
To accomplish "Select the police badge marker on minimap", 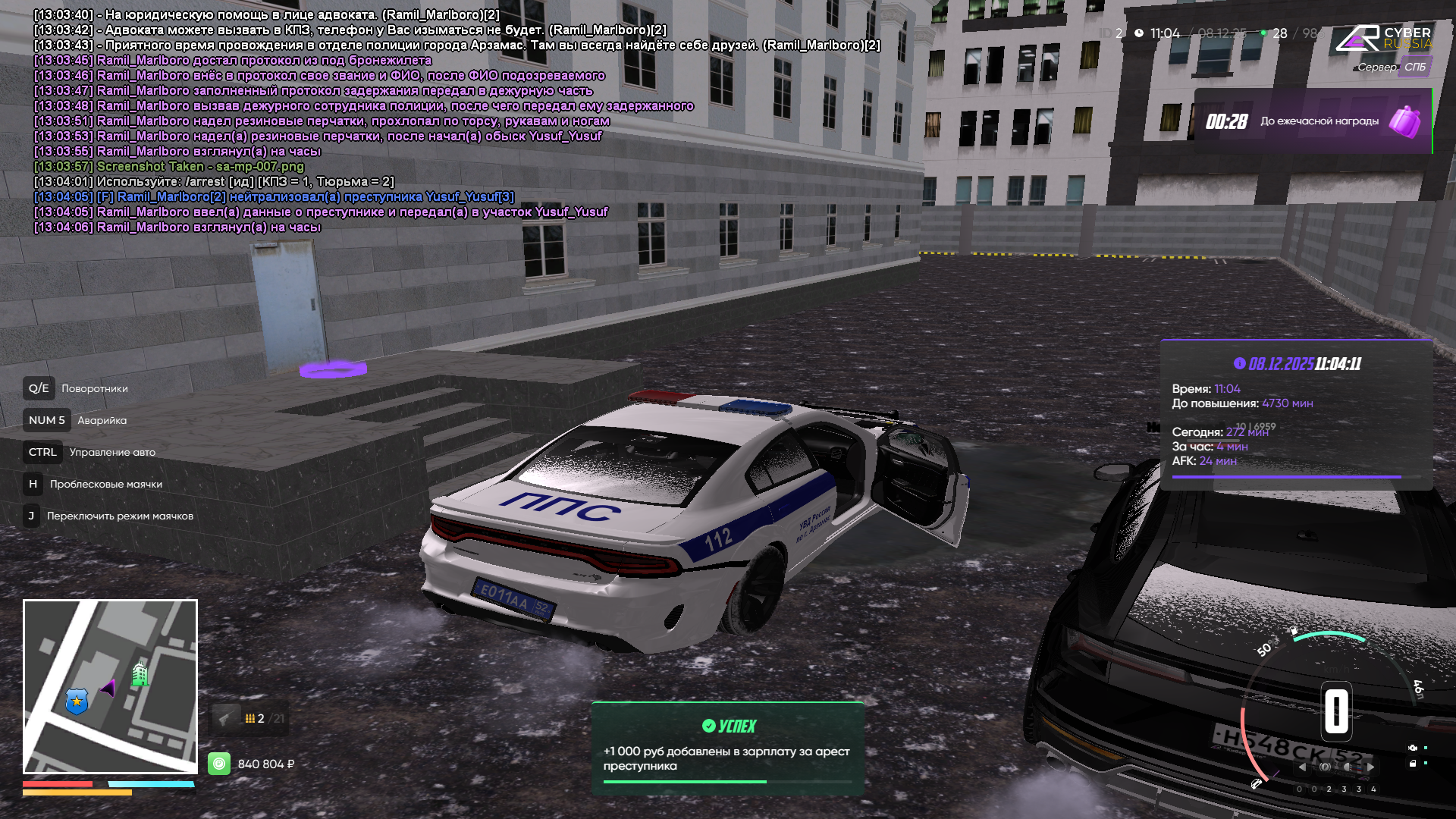I will point(77,701).
